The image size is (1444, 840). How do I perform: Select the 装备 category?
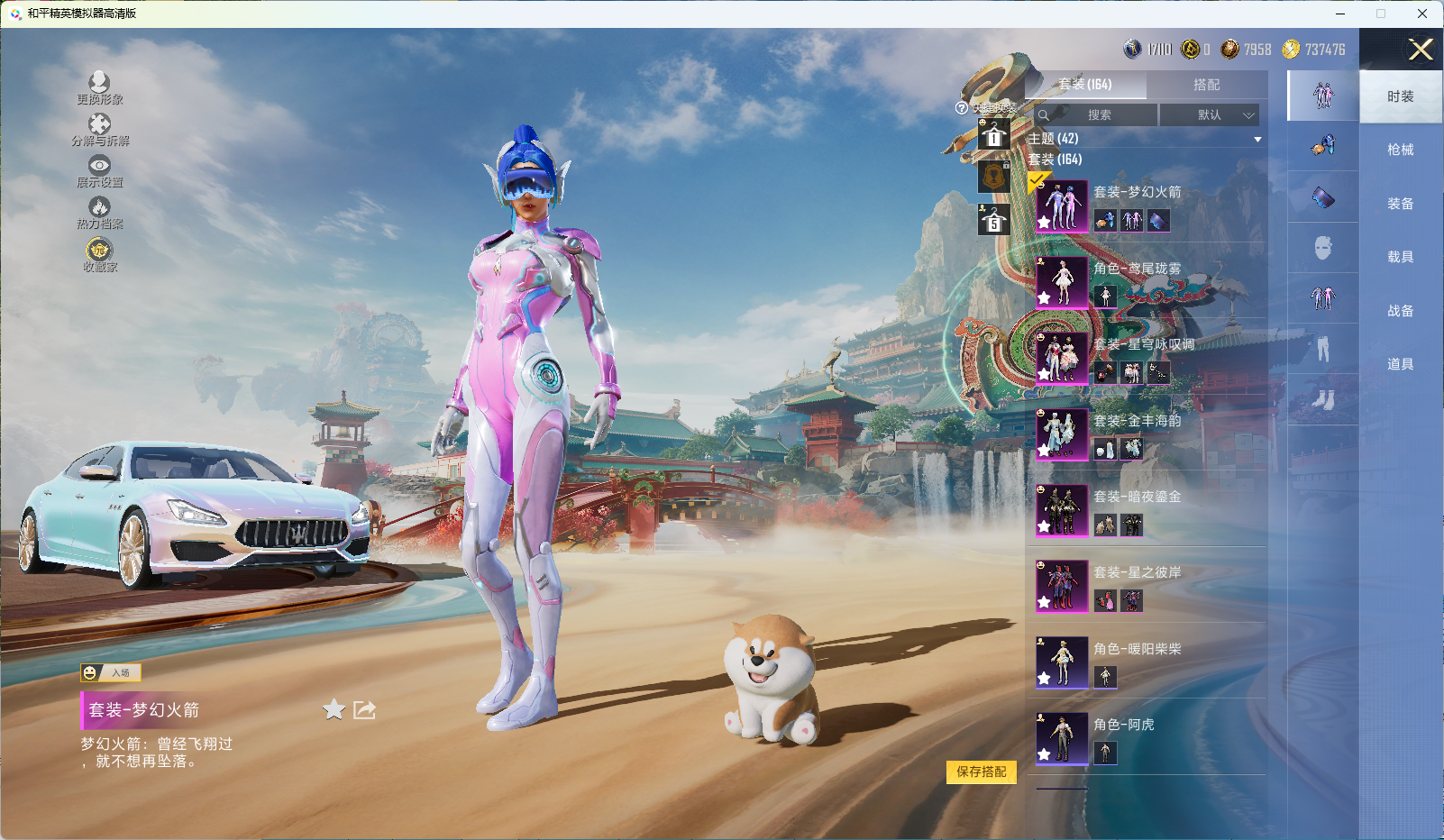pyautogui.click(x=1400, y=204)
